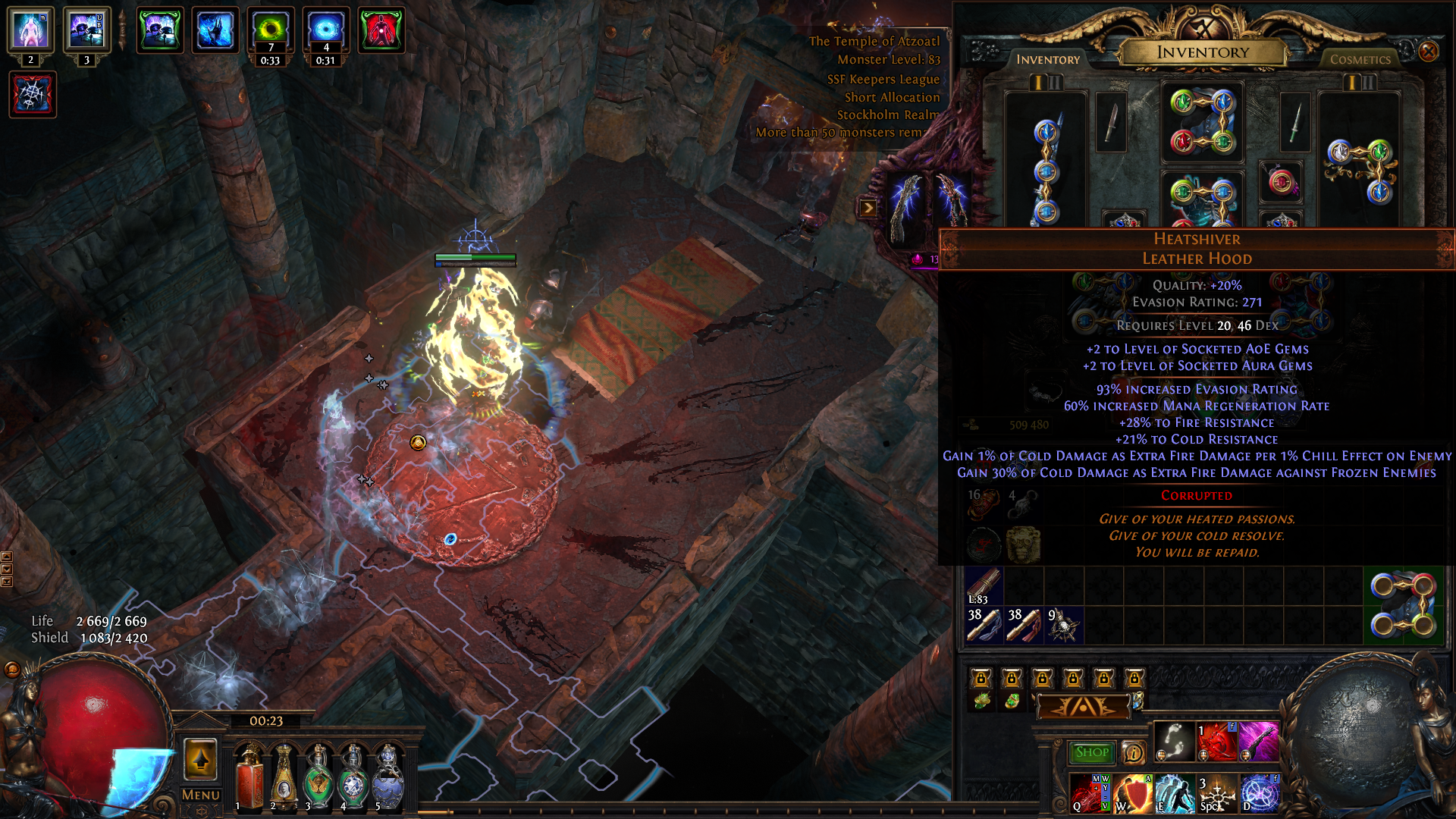Select the four-socket armour in the backpack

[x=1402, y=605]
